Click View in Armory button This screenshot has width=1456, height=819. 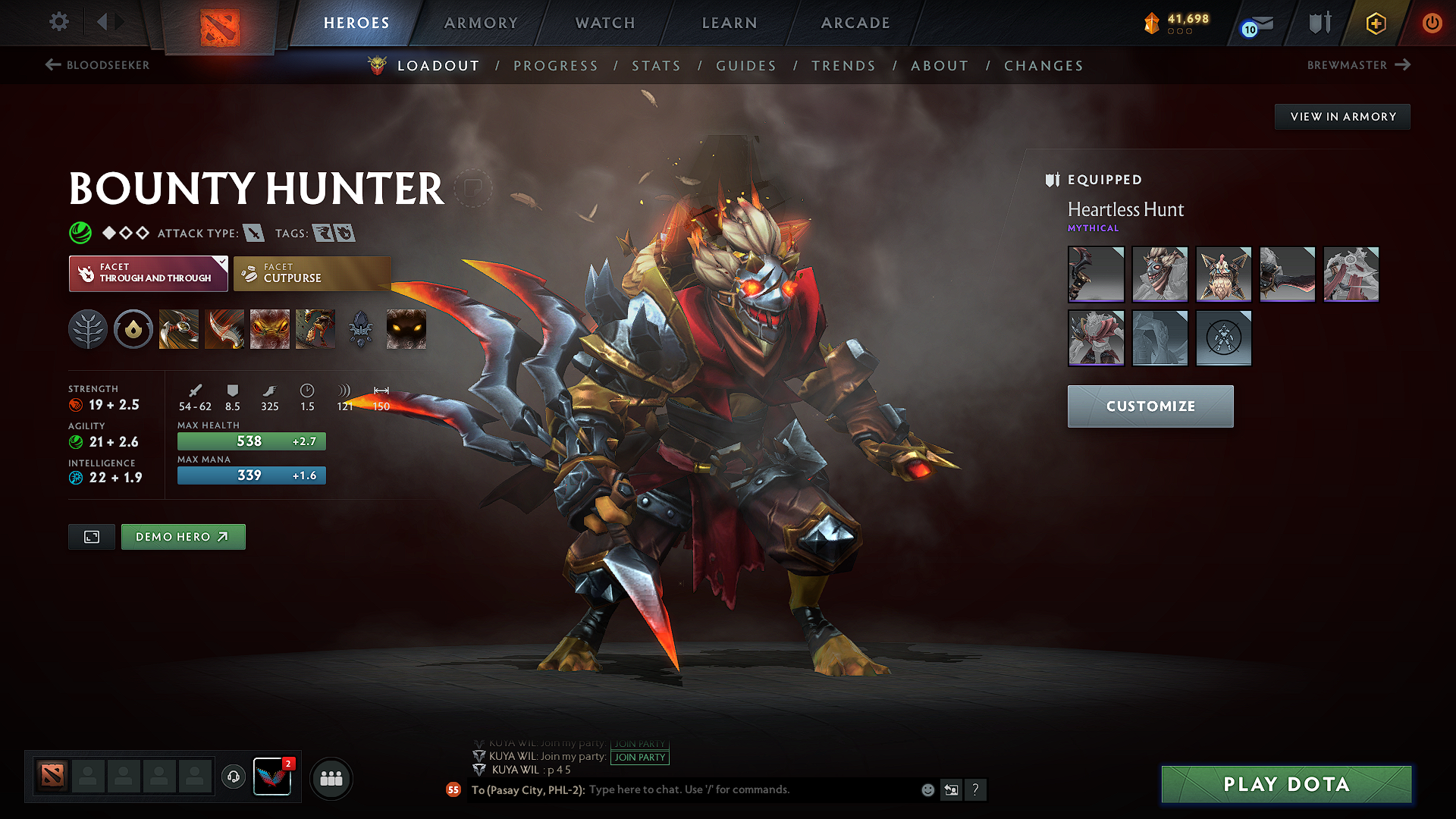pos(1342,117)
